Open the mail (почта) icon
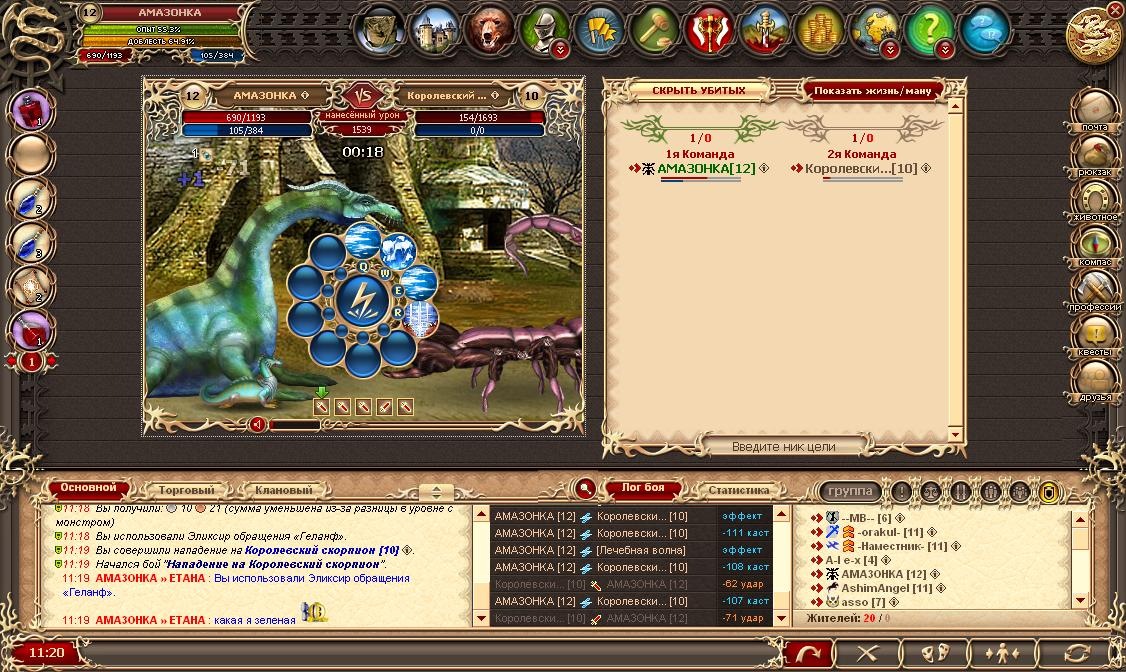Viewport: 1126px width, 672px height. pyautogui.click(x=1095, y=106)
